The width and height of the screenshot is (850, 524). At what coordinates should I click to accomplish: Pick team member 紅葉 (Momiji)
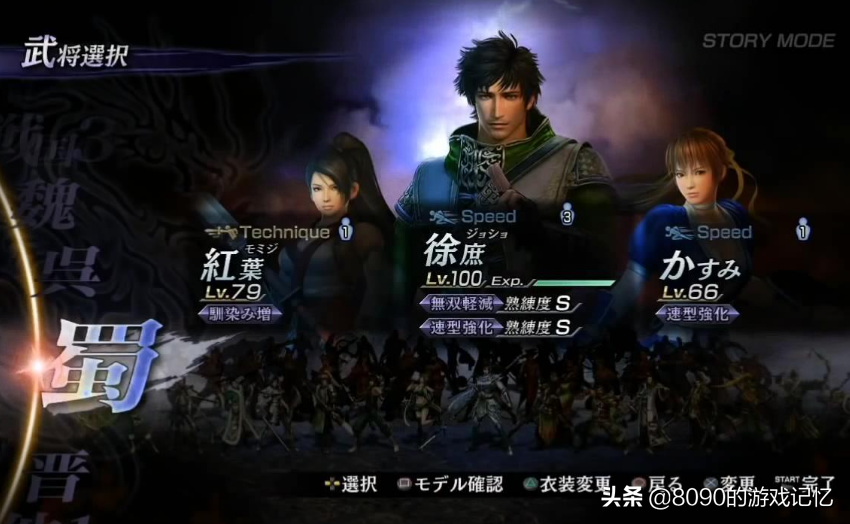[x=232, y=265]
